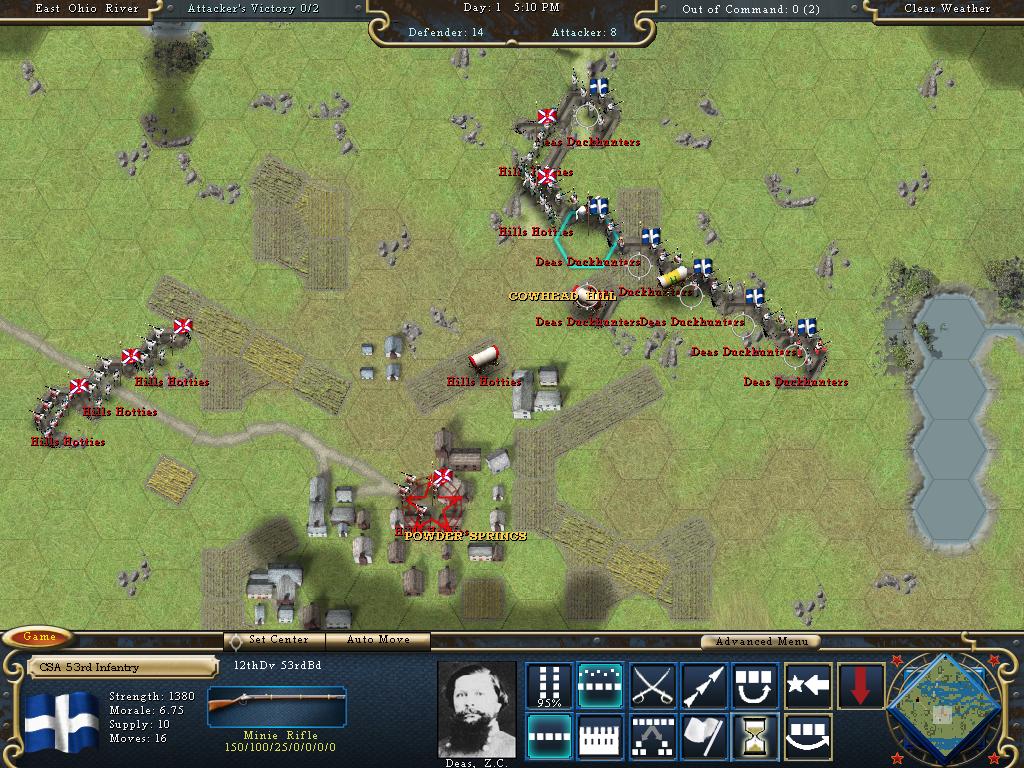Open the Game menu
Image resolution: width=1024 pixels, height=768 pixels.
click(40, 637)
